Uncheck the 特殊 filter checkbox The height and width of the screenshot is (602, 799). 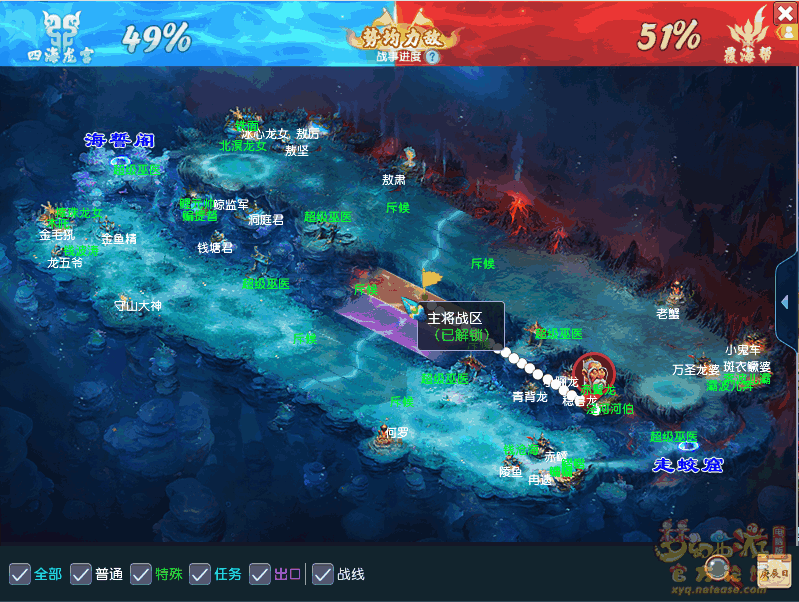tap(140, 574)
